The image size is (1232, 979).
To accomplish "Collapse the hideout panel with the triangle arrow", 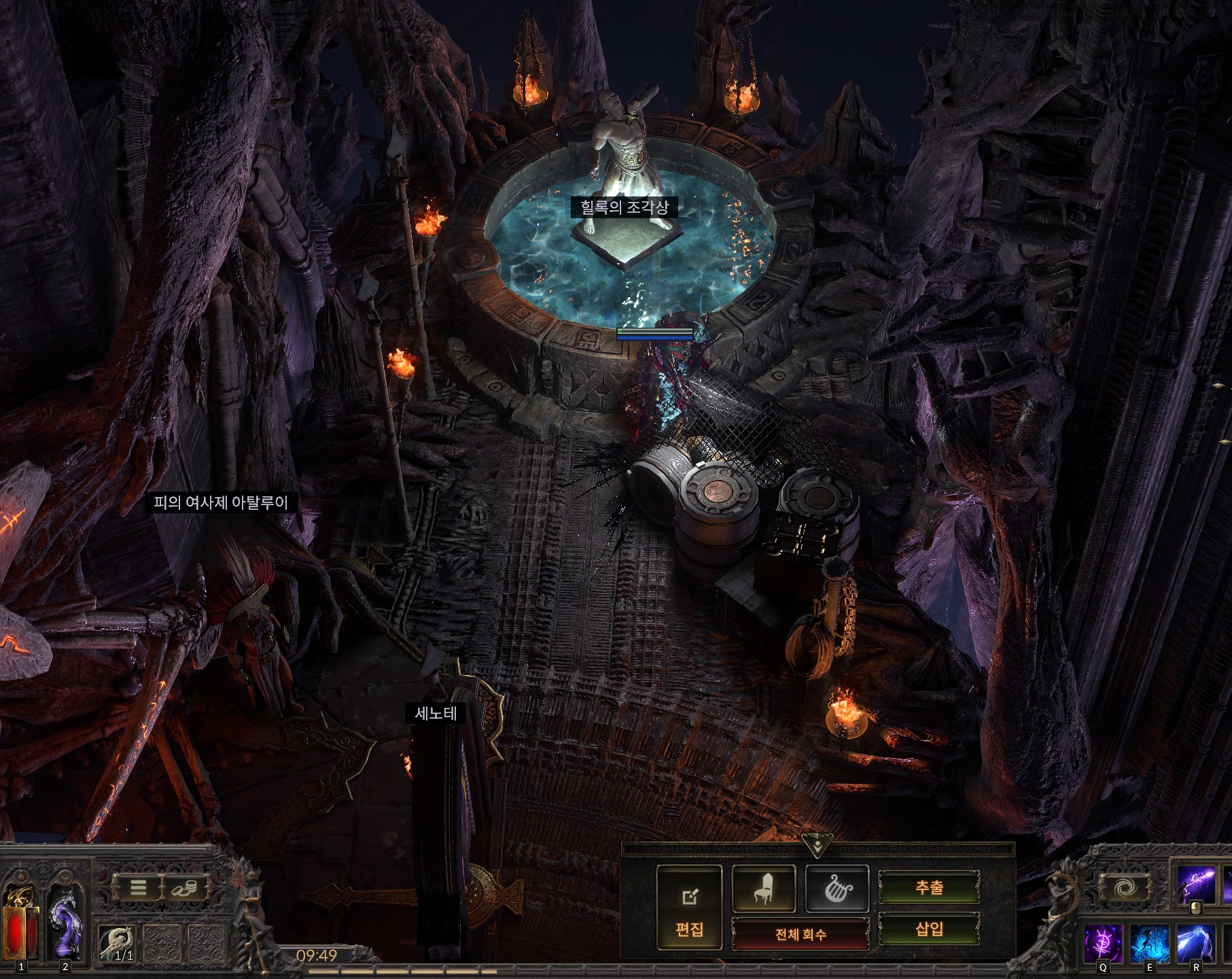I will pos(815,845).
